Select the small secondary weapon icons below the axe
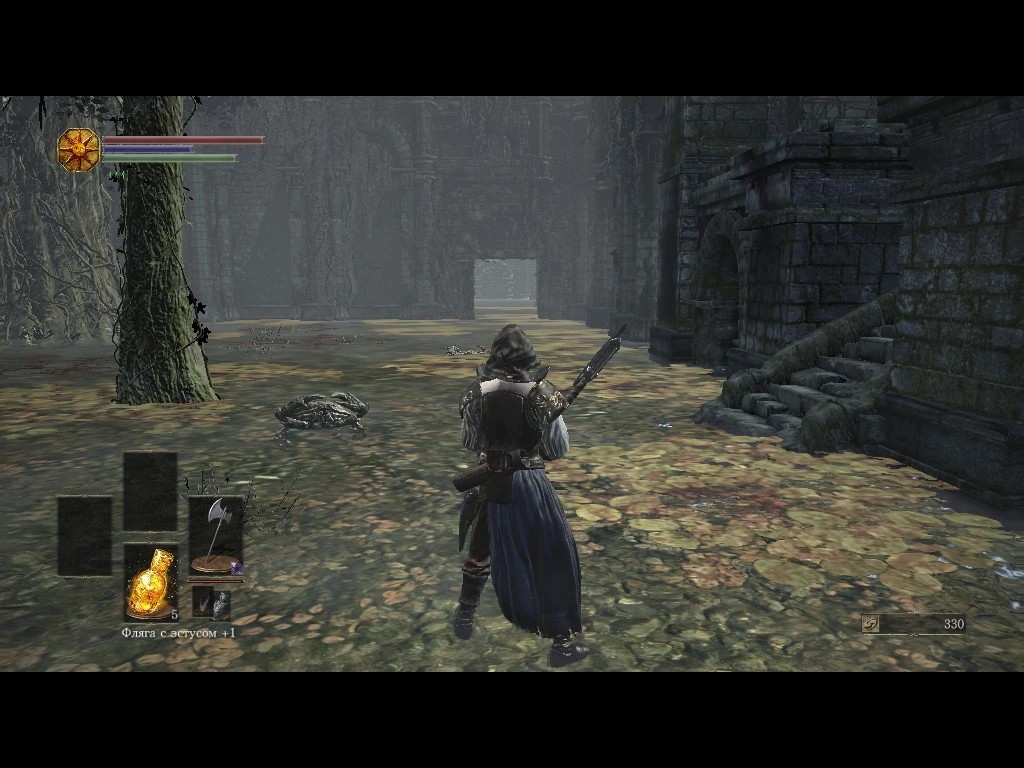Viewport: 1024px width, 768px height. pyautogui.click(x=211, y=603)
